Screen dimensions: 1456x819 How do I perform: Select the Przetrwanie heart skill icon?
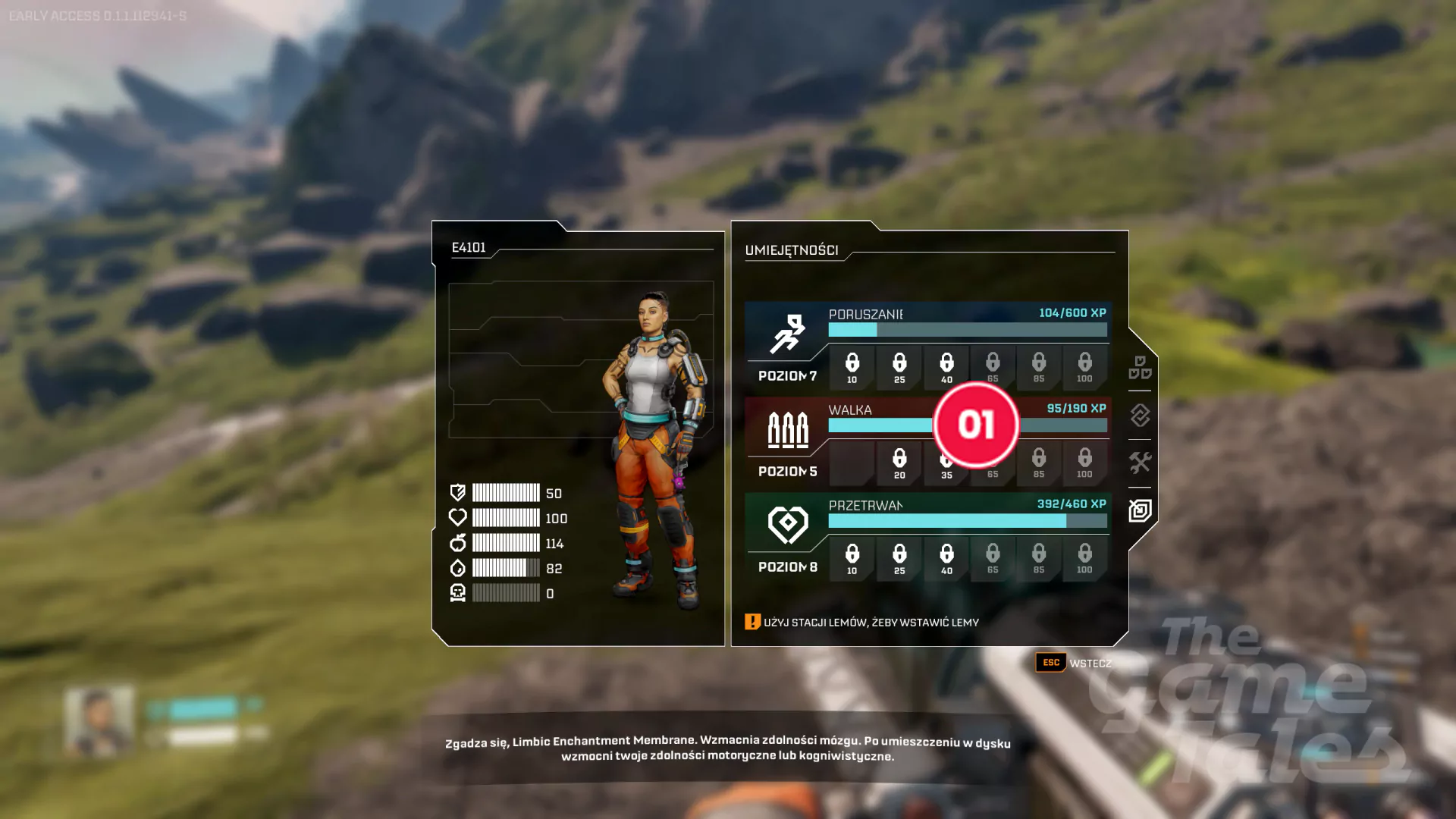click(x=787, y=525)
